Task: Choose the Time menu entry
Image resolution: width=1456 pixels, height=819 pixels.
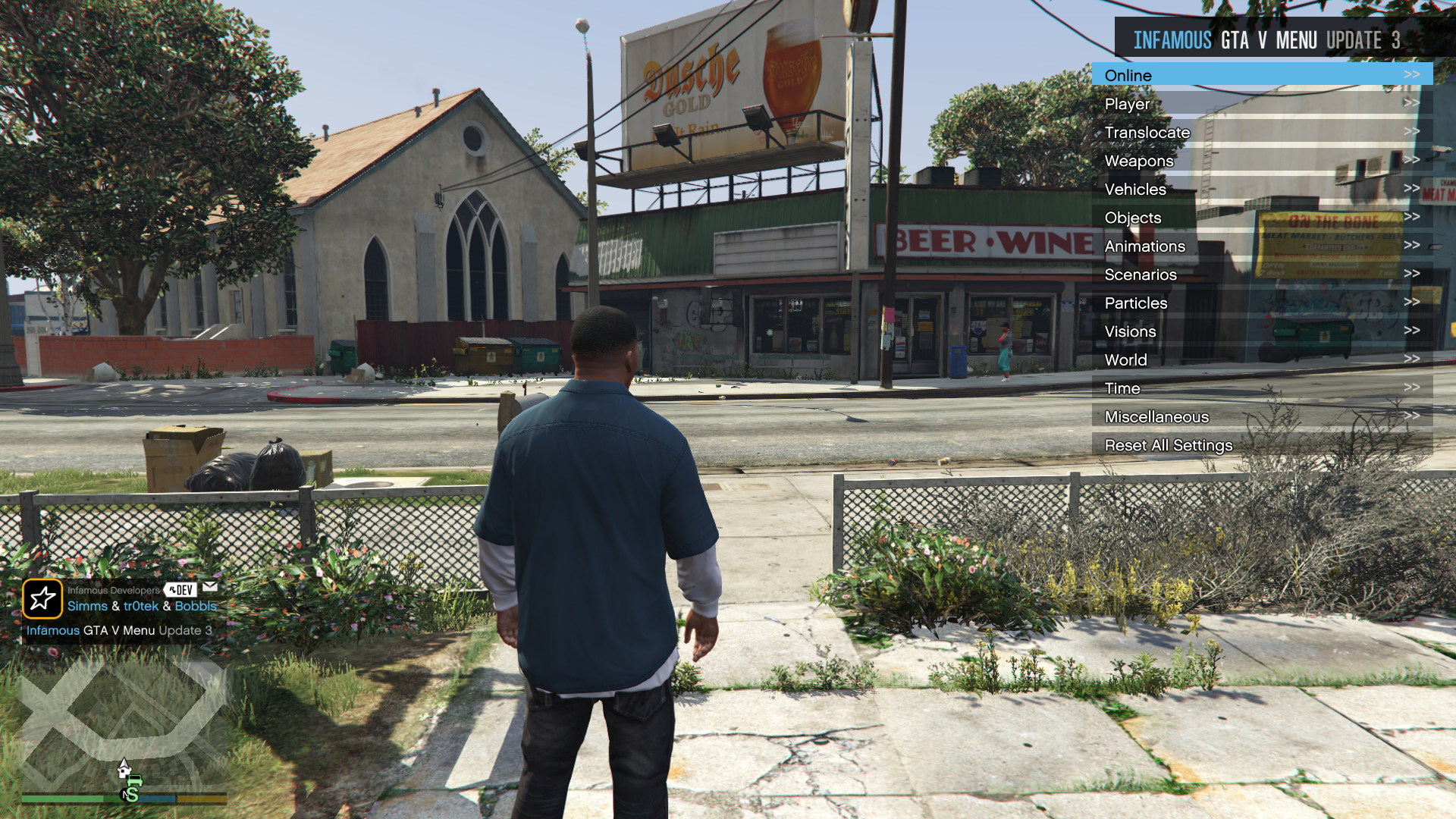Action: tap(1261, 388)
